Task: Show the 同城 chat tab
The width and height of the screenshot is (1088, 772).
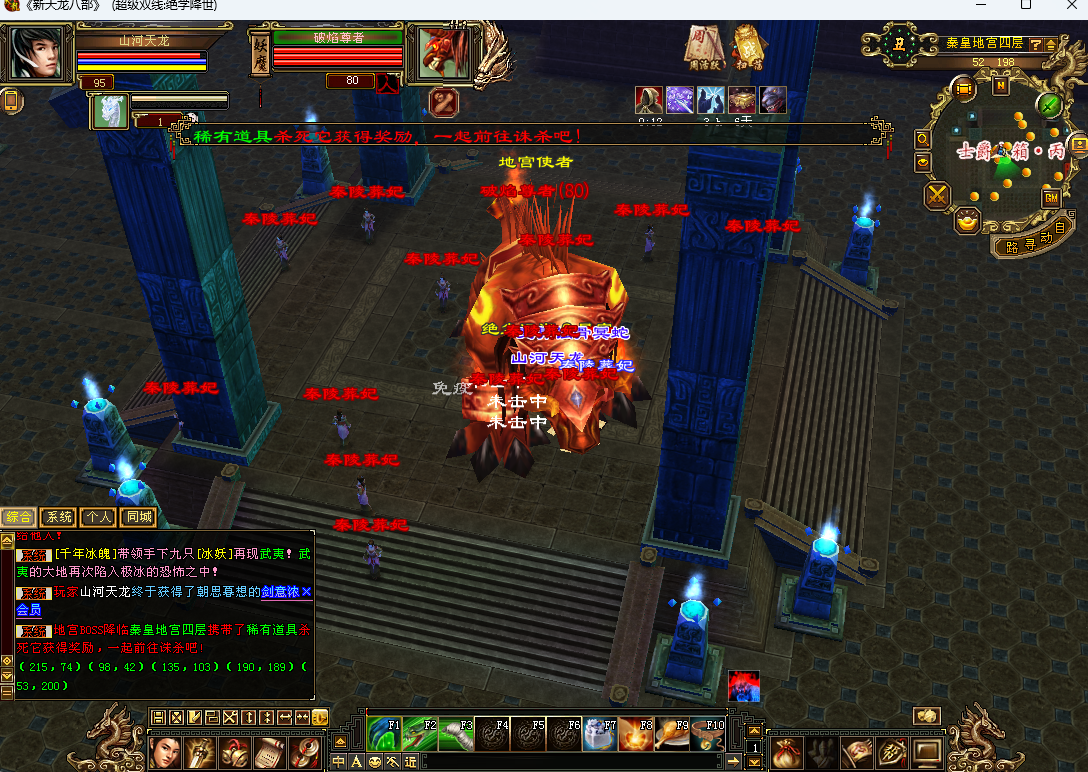Action: [138, 517]
